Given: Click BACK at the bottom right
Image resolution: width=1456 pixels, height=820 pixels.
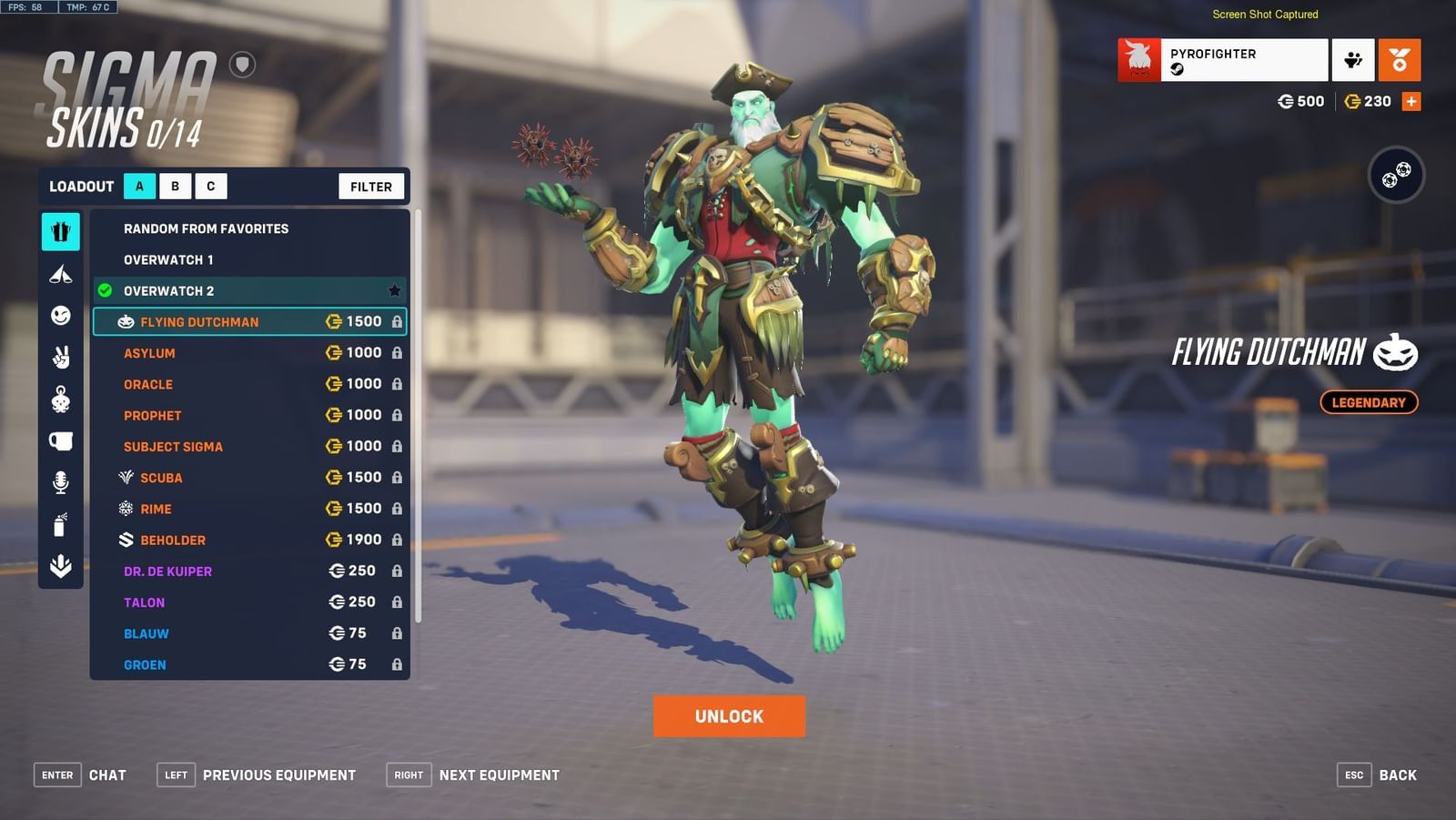Looking at the screenshot, I should point(1397,774).
